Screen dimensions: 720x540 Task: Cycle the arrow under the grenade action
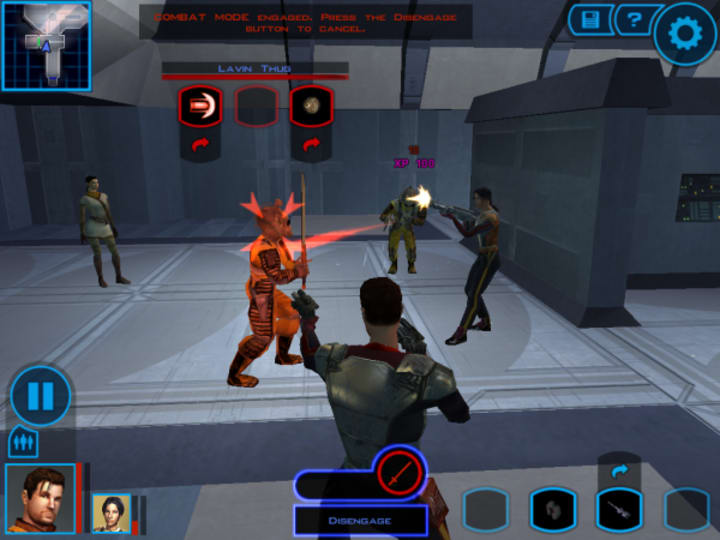click(311, 146)
